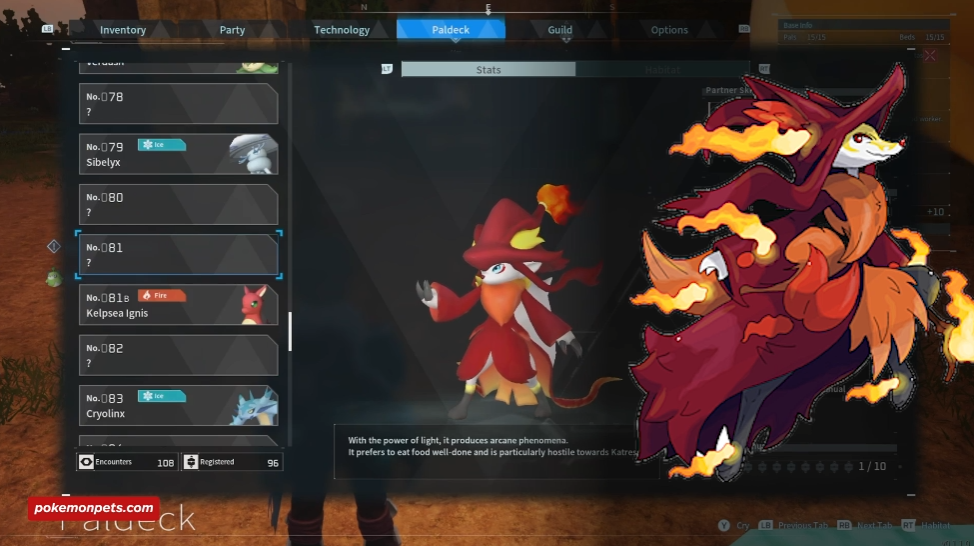Open the Inventory tab
The width and height of the screenshot is (974, 546).
(x=123, y=30)
